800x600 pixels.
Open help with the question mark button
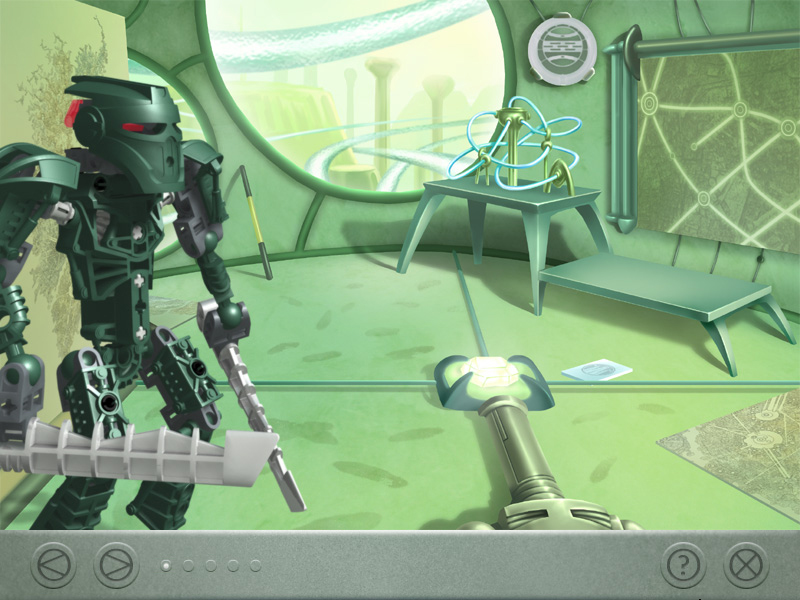pos(683,565)
